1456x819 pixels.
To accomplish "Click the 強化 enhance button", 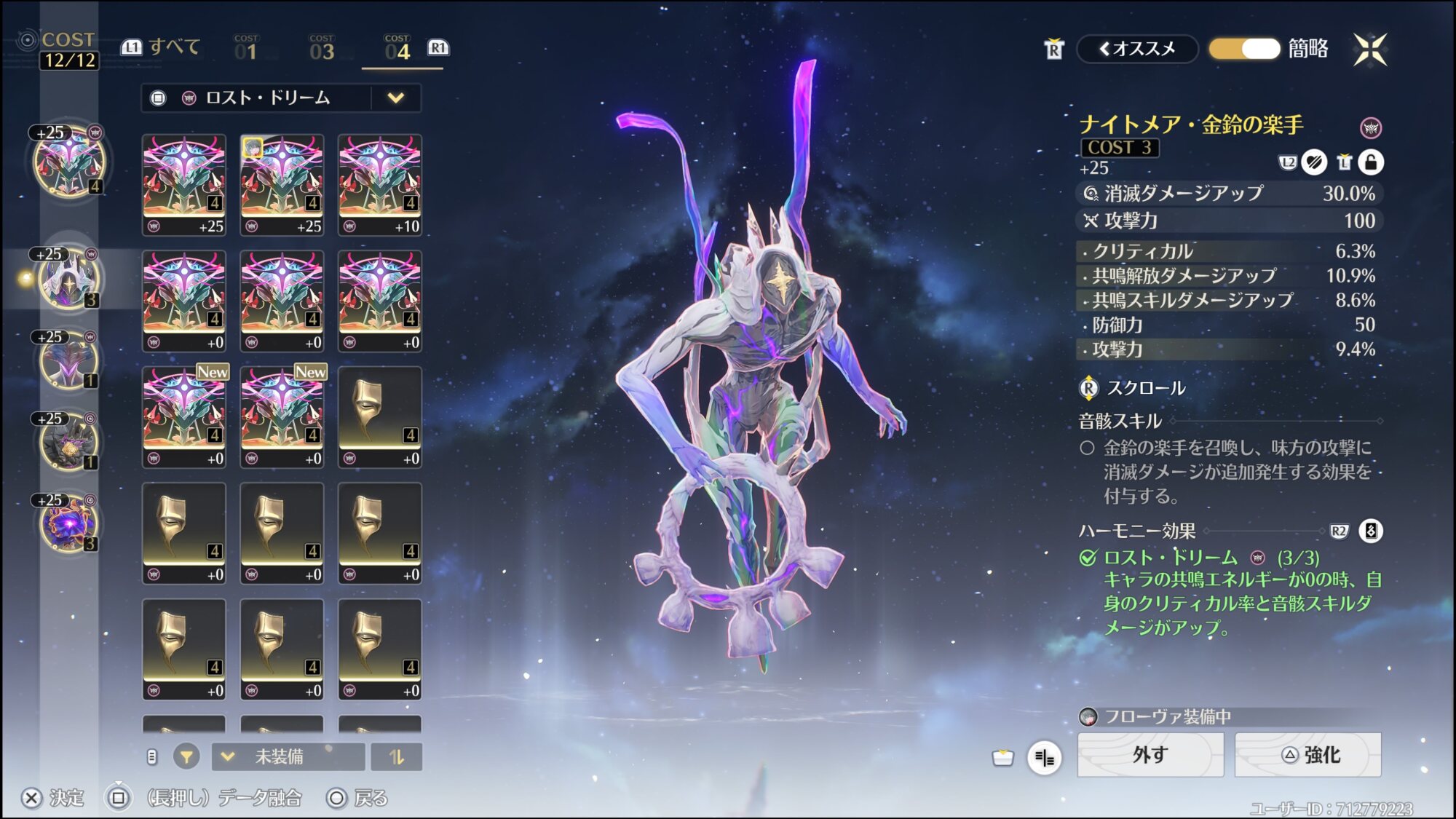I will tap(1308, 755).
